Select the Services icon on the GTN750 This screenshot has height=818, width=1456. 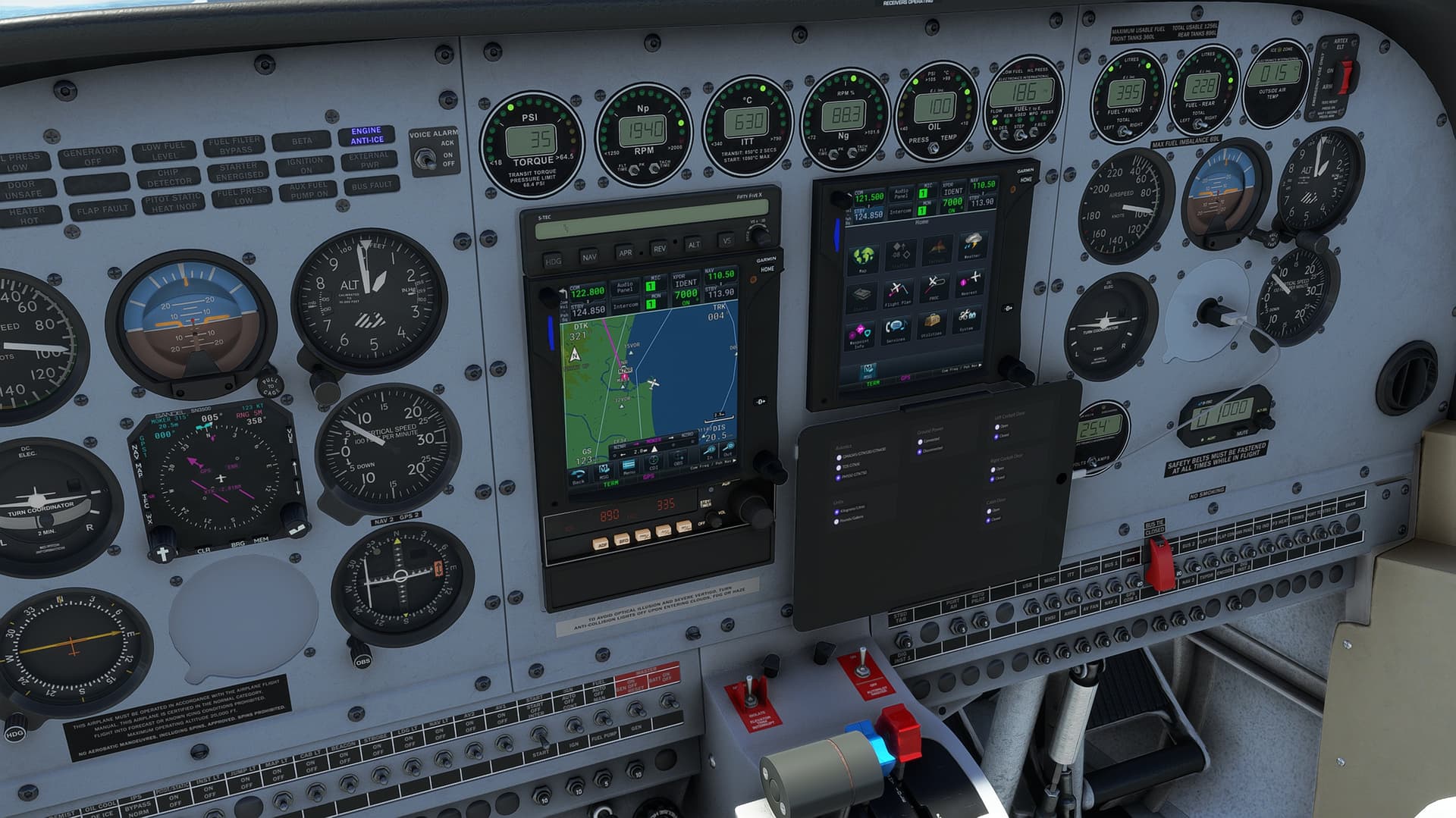[896, 329]
